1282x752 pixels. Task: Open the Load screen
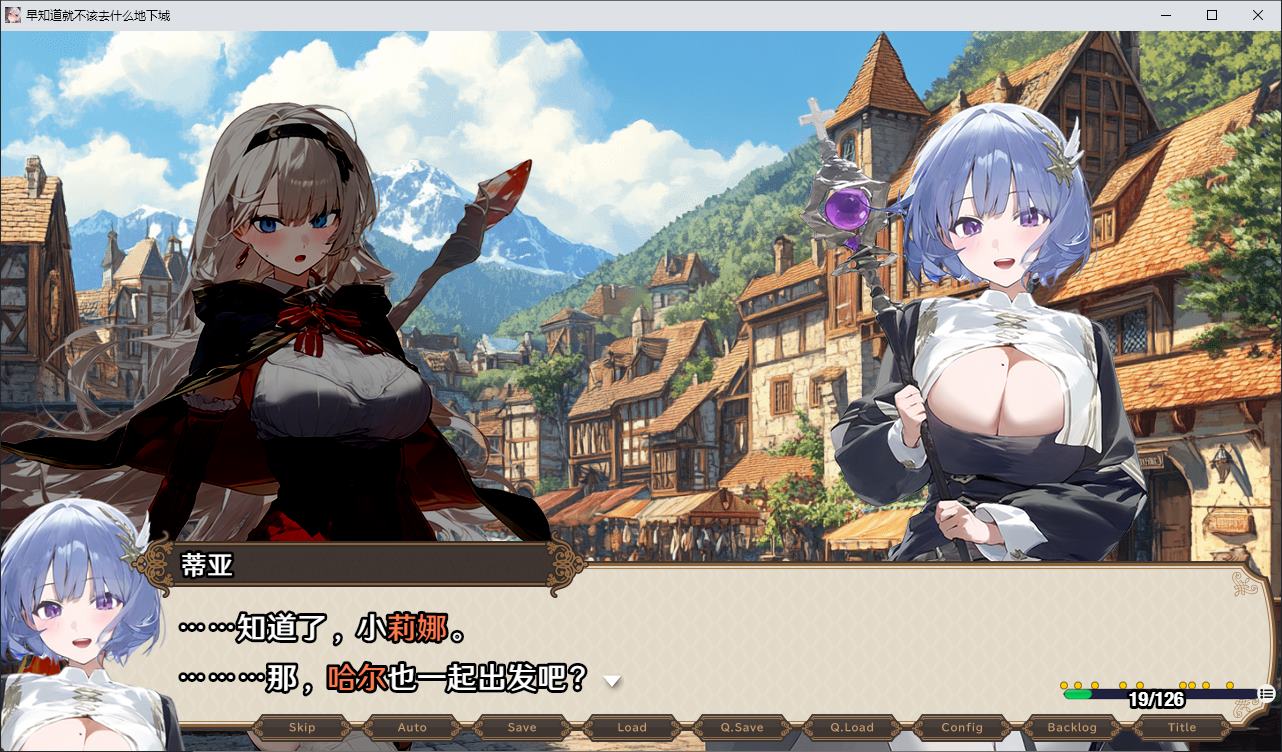point(631,727)
